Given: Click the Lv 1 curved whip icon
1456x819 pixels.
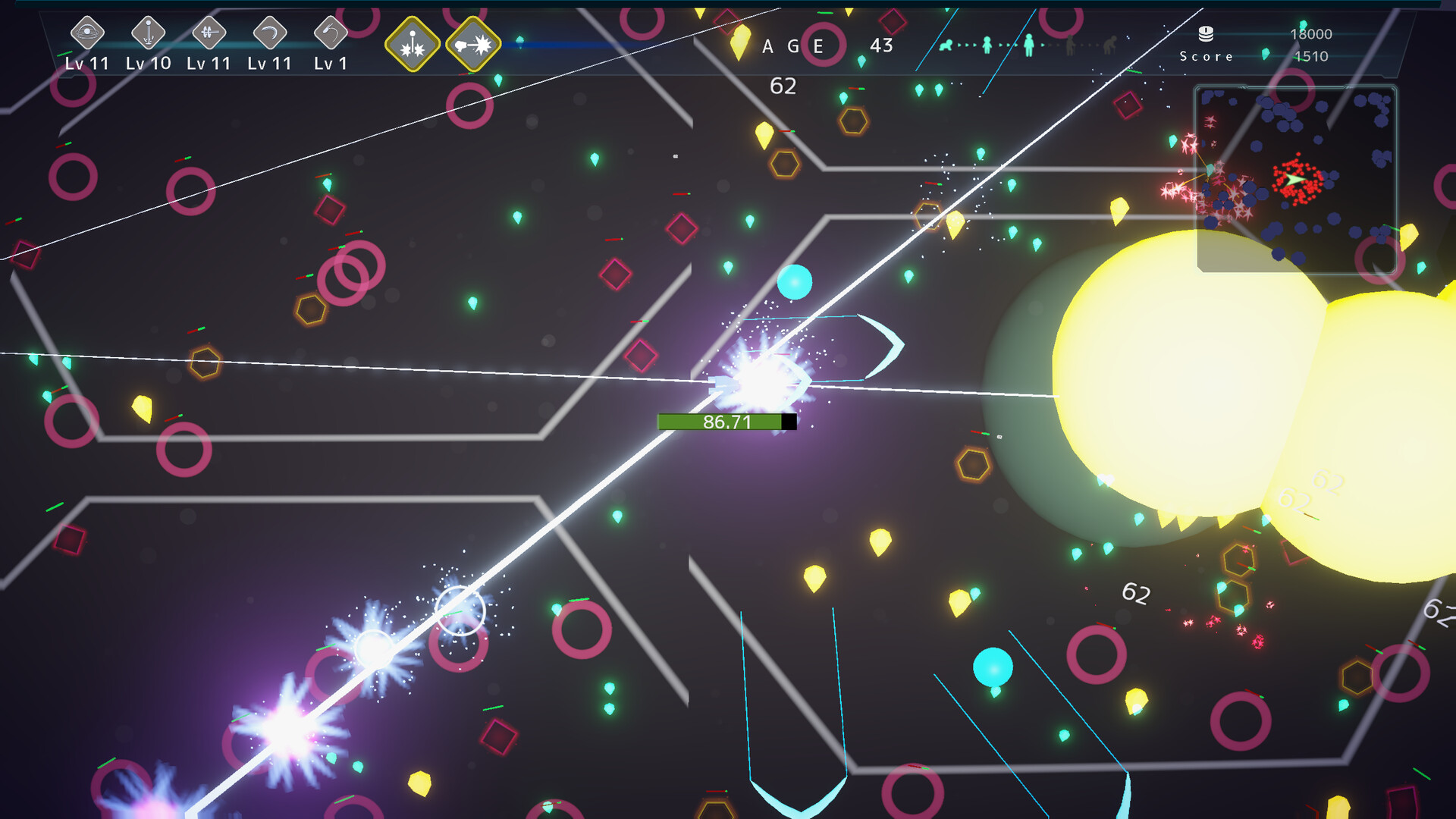Looking at the screenshot, I should [330, 33].
